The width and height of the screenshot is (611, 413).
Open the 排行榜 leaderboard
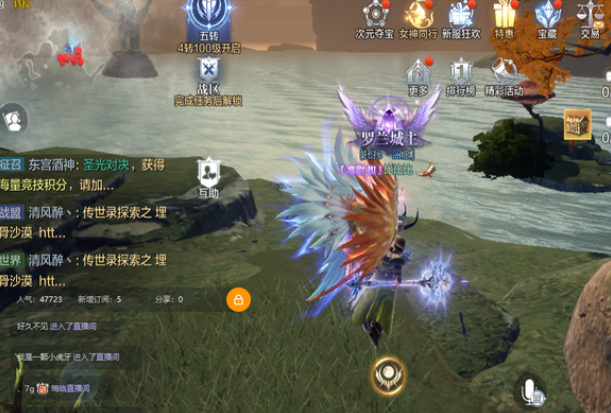point(460,74)
